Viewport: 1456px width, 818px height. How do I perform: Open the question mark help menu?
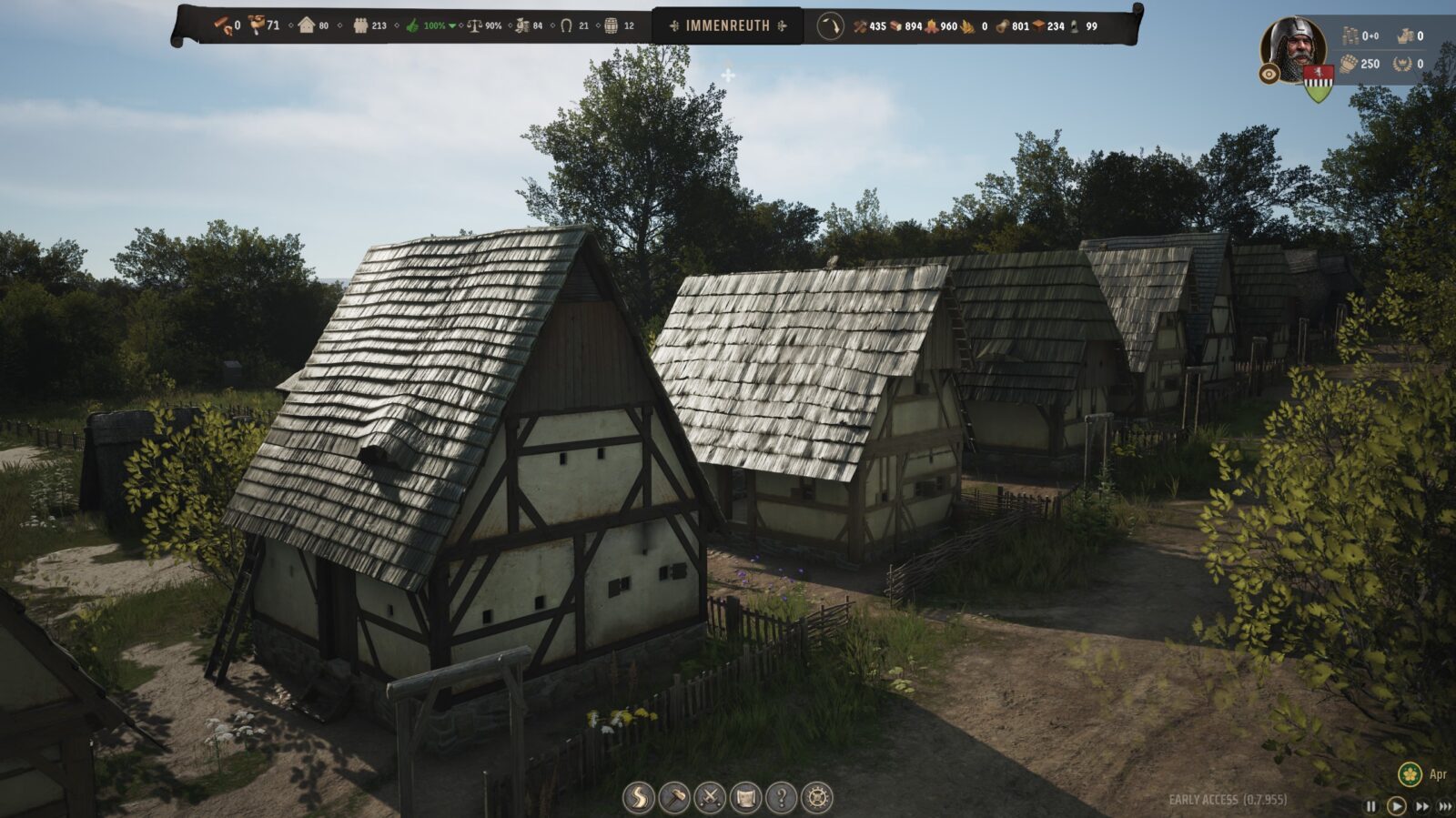click(x=781, y=798)
